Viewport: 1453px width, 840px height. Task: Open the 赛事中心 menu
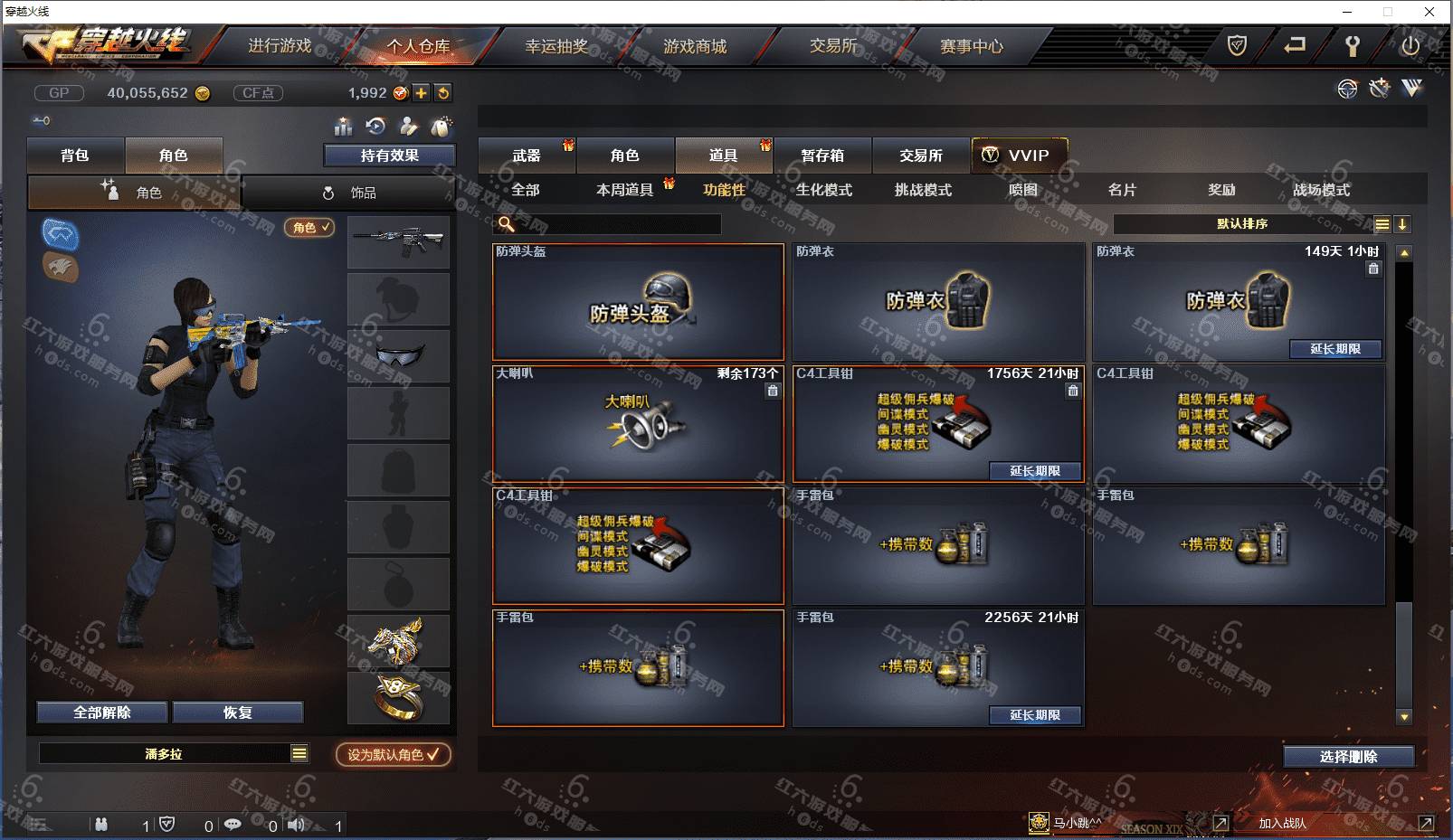tap(971, 46)
